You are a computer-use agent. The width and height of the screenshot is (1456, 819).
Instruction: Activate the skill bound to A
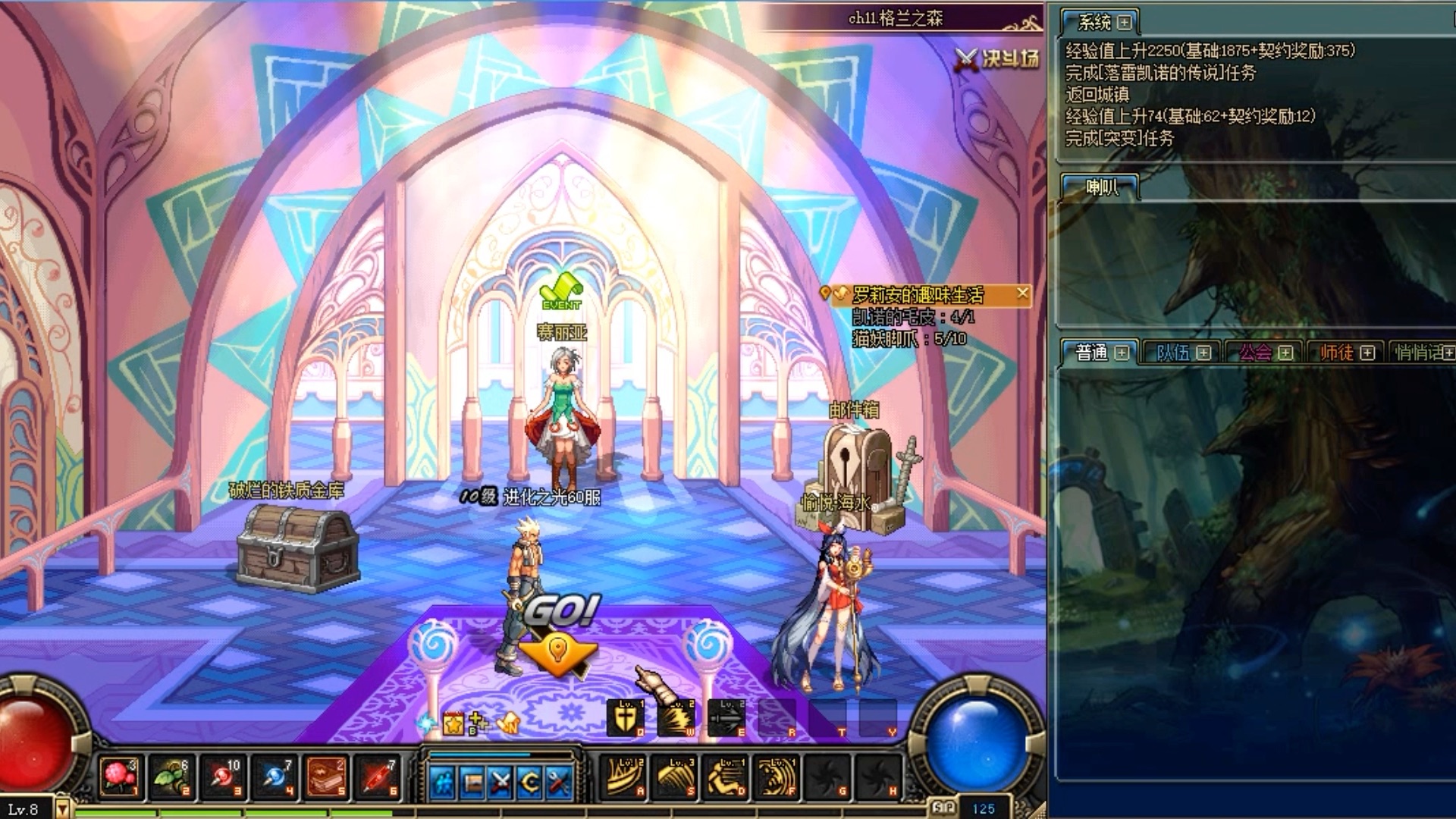625,777
